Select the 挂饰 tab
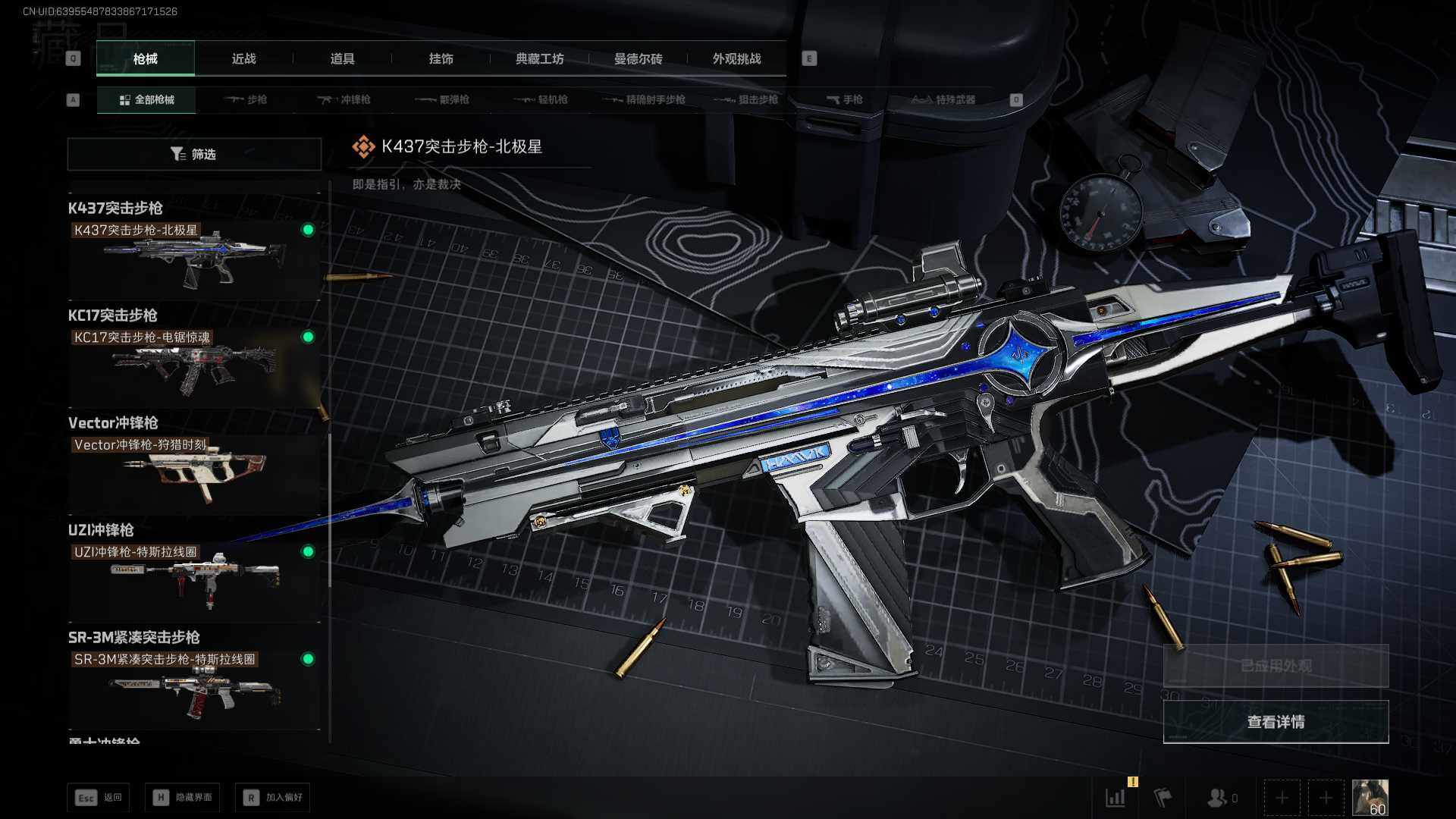The image size is (1456, 819). click(441, 58)
